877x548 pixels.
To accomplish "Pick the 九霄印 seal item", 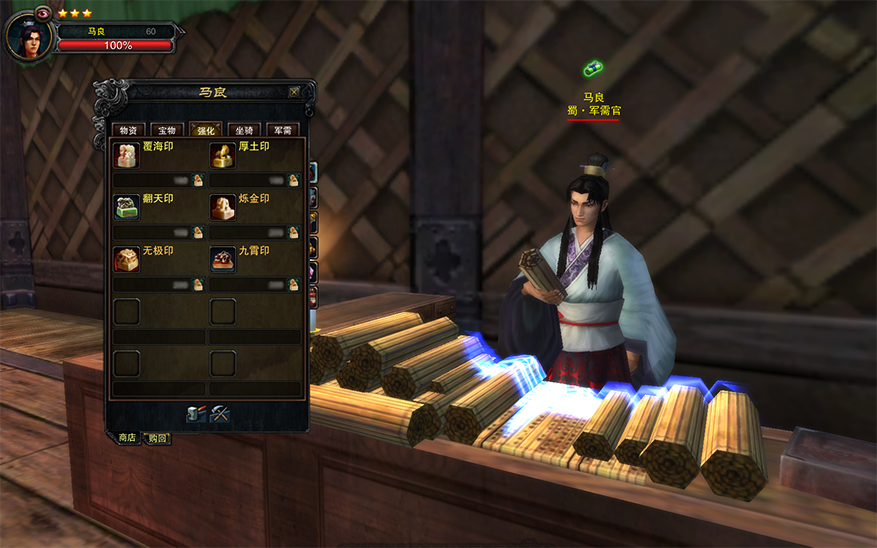I will click(x=223, y=259).
